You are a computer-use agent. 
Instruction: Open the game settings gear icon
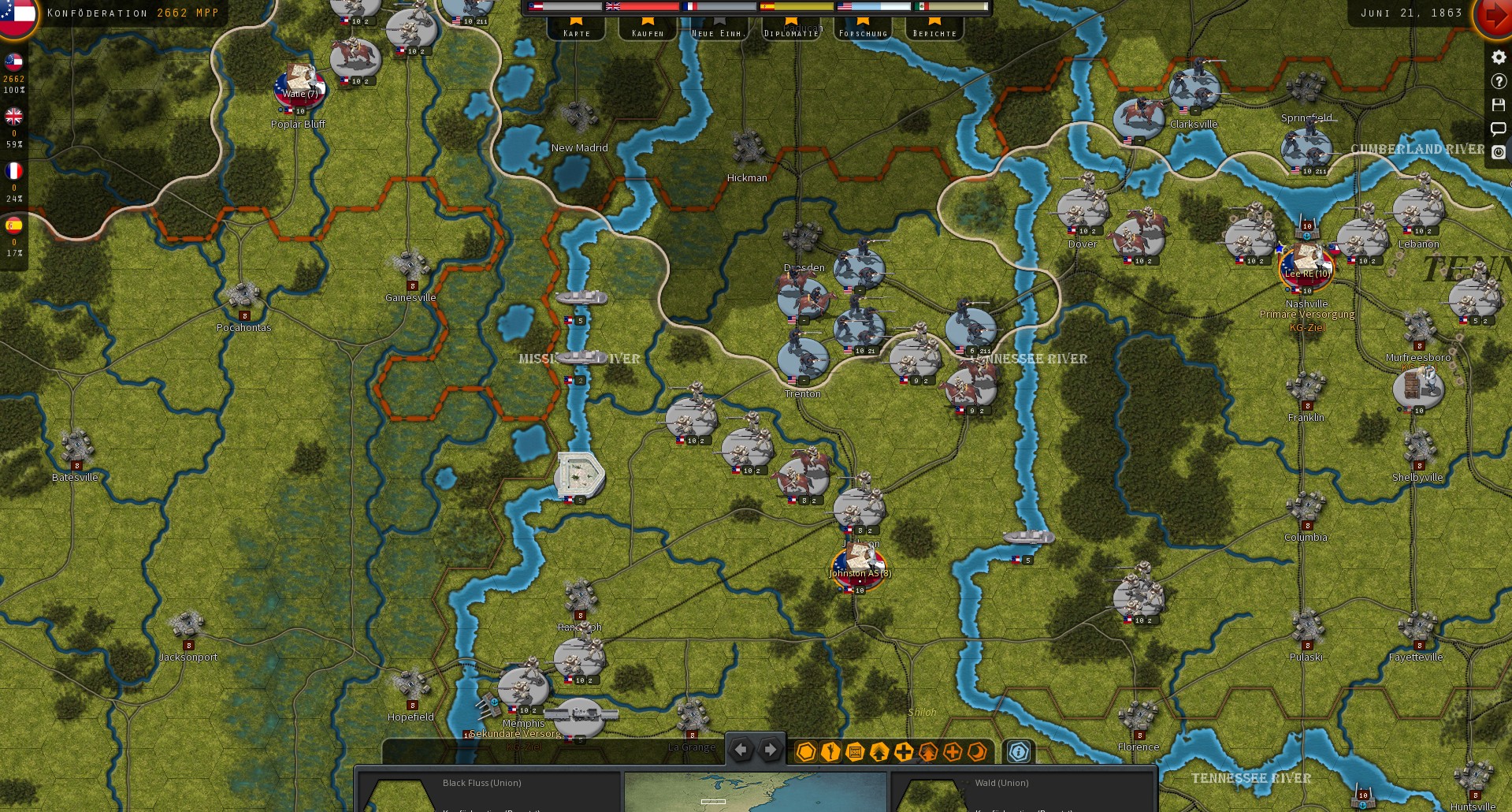pos(1498,57)
